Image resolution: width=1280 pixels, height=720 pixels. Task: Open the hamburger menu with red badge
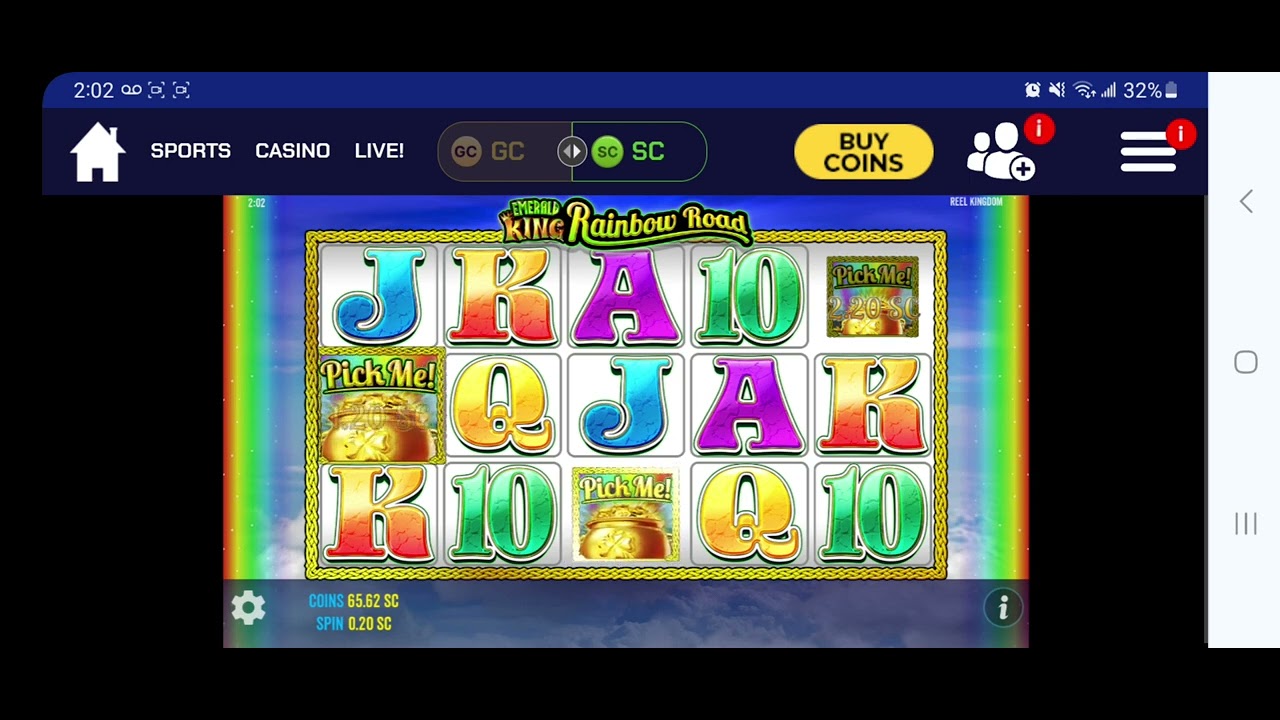1148,150
